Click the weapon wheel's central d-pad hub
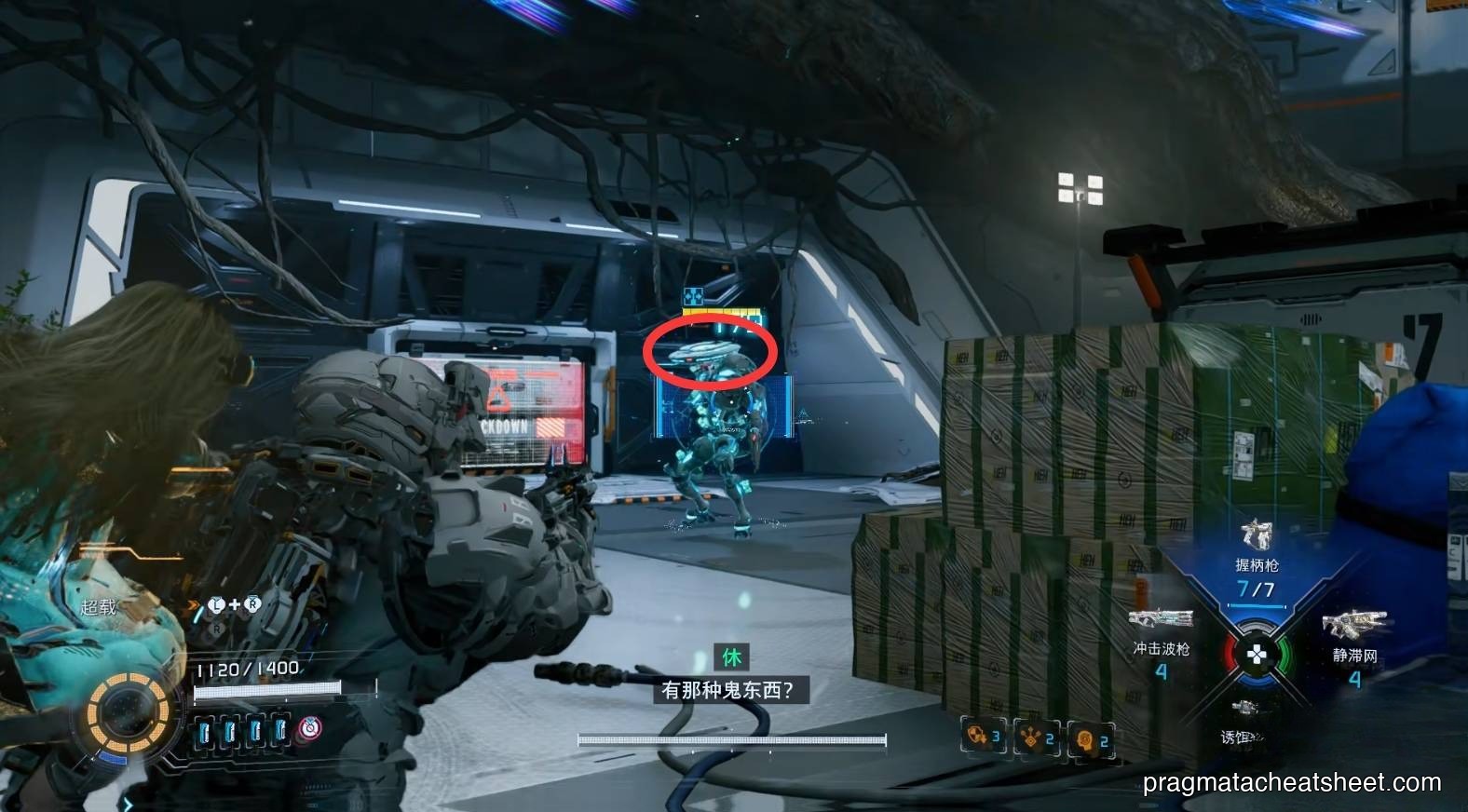This screenshot has height=812, width=1468. pyautogui.click(x=1255, y=655)
